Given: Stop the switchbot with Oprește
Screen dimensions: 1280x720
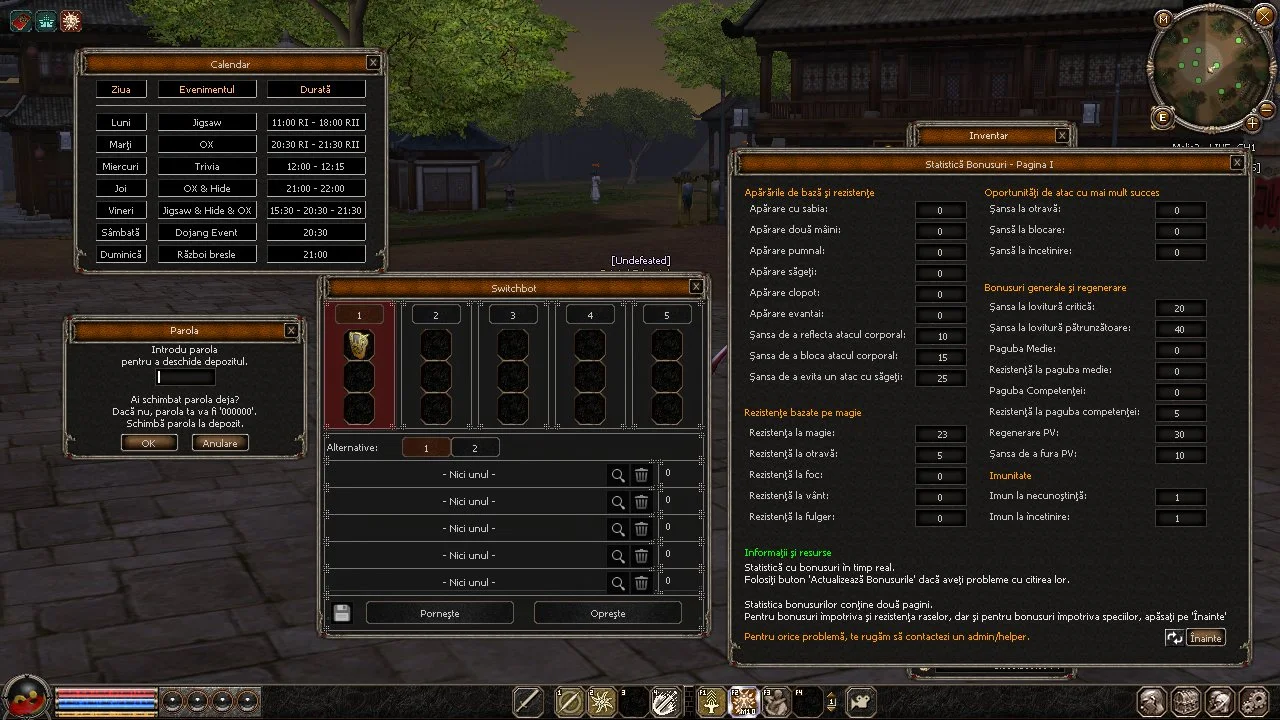Looking at the screenshot, I should click(x=608, y=613).
